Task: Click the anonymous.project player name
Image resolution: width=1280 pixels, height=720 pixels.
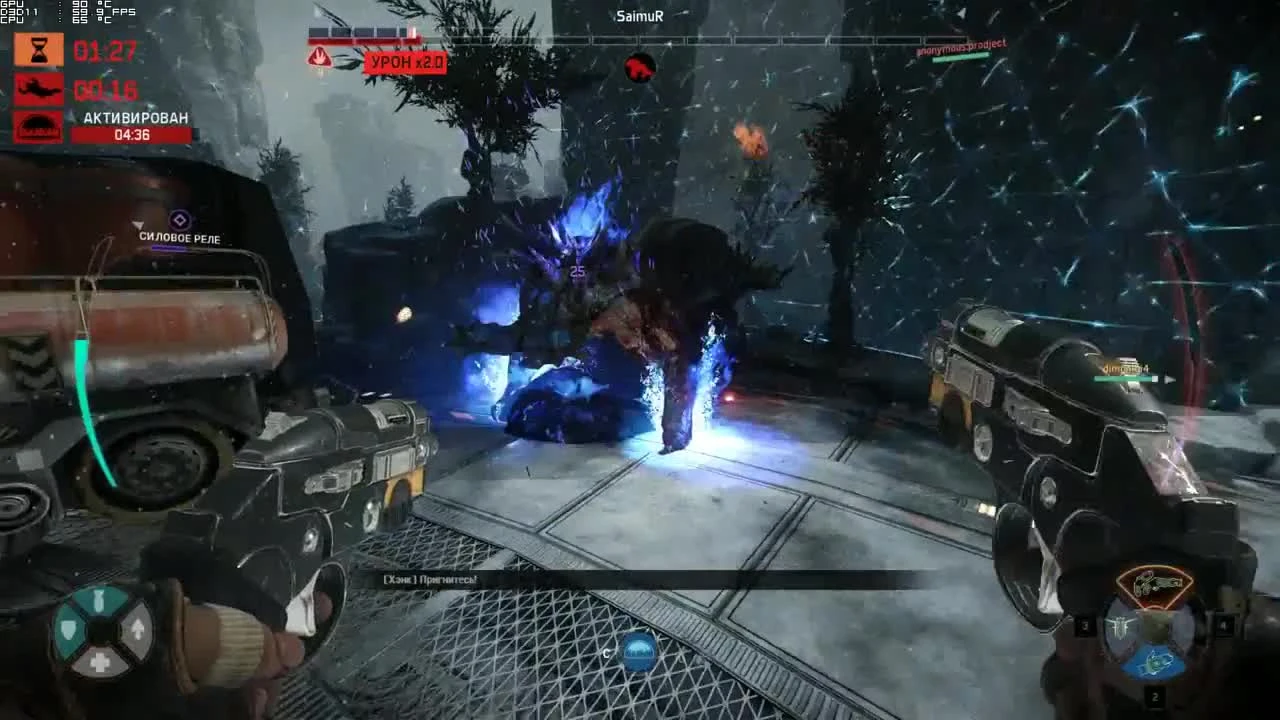Action: [960, 44]
